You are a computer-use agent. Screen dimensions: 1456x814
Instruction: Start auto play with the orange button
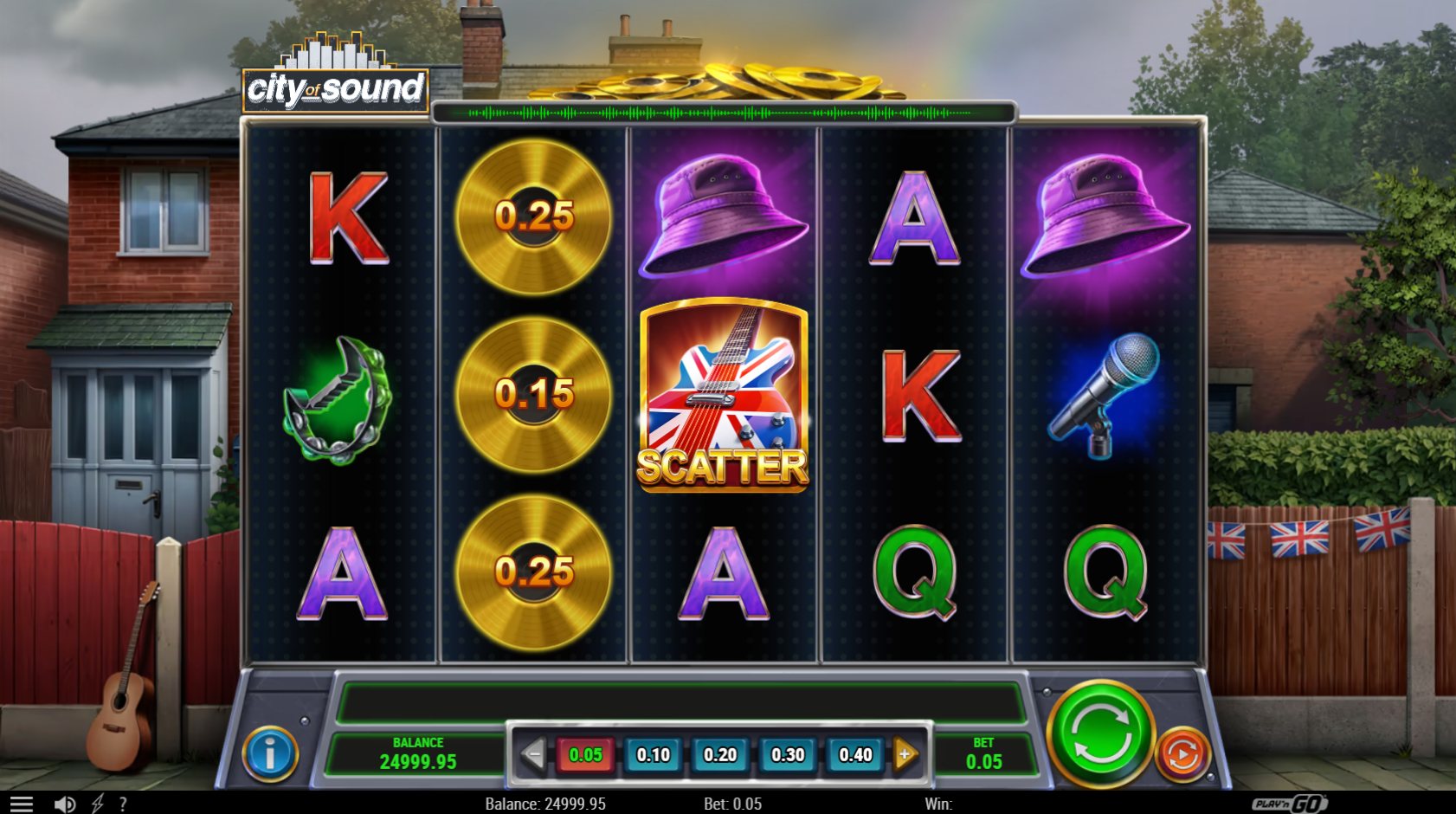tap(1182, 754)
